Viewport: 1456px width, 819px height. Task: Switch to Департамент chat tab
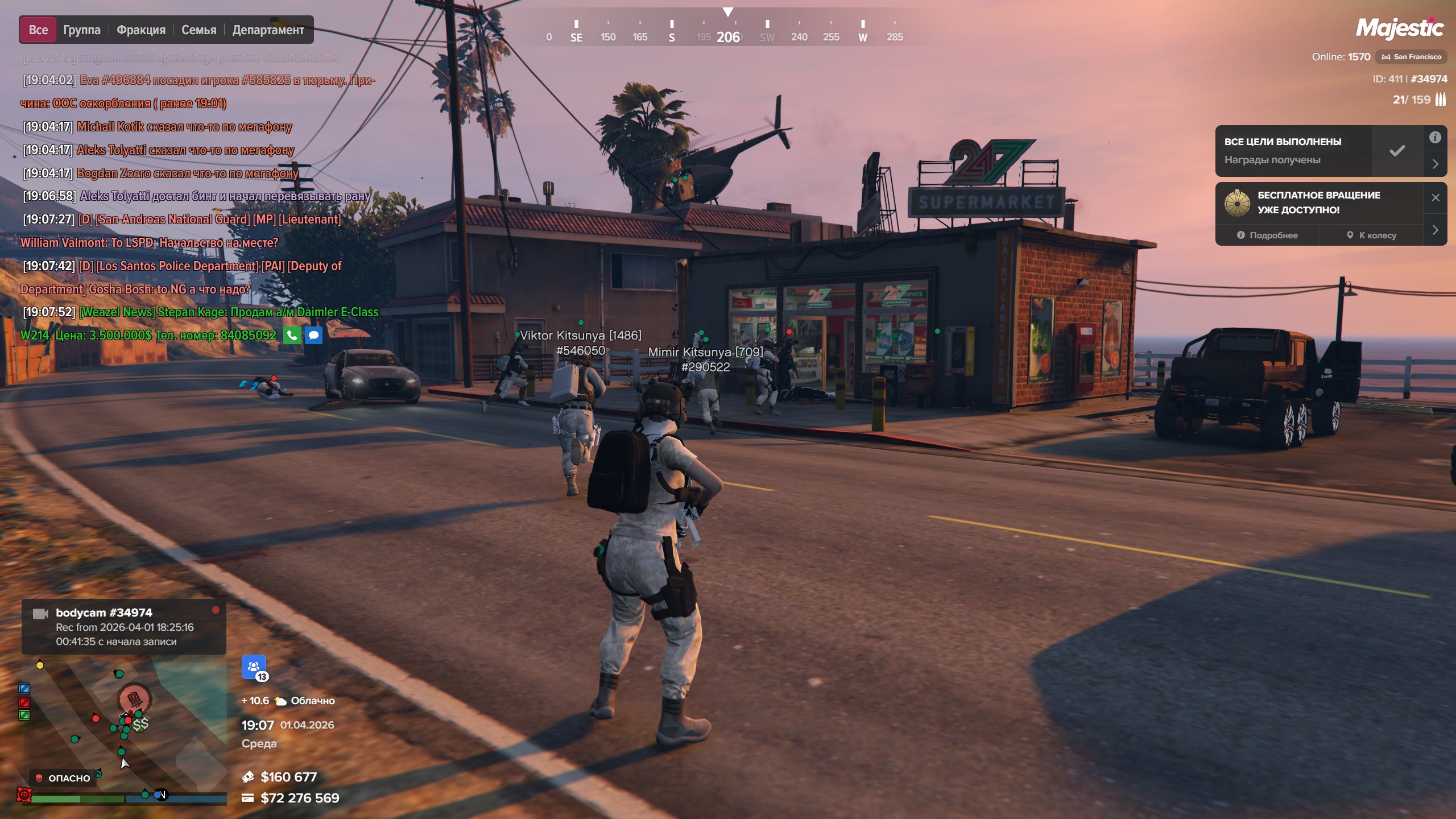coord(268,30)
